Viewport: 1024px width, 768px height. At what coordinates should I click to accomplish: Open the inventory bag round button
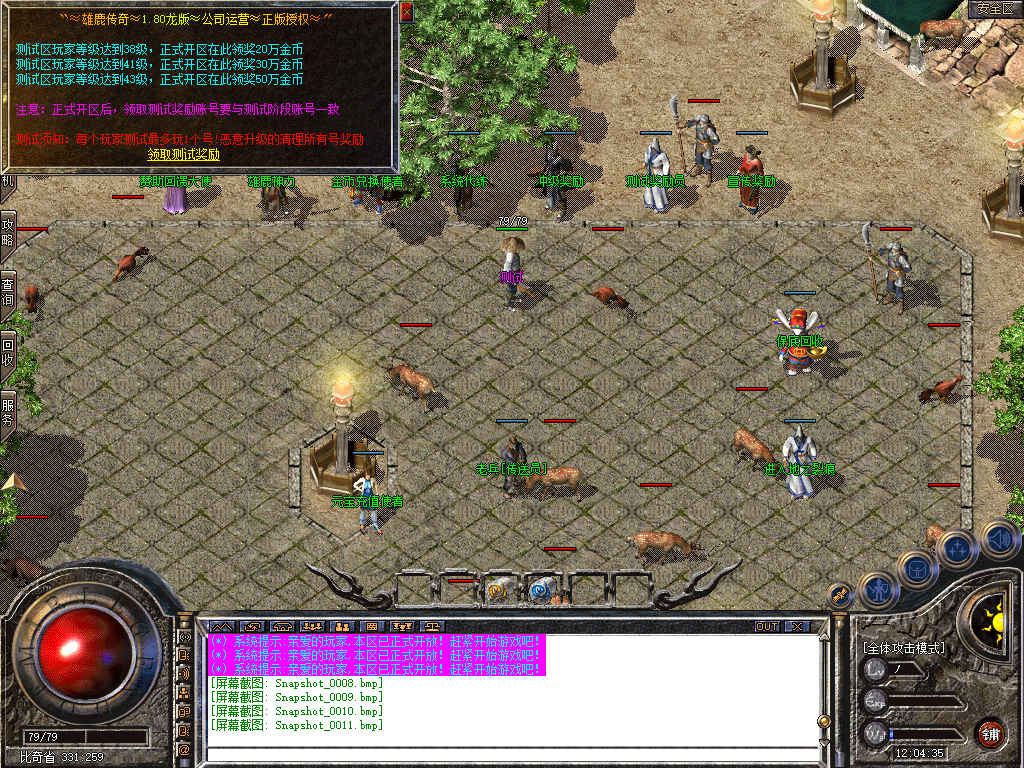point(917,569)
